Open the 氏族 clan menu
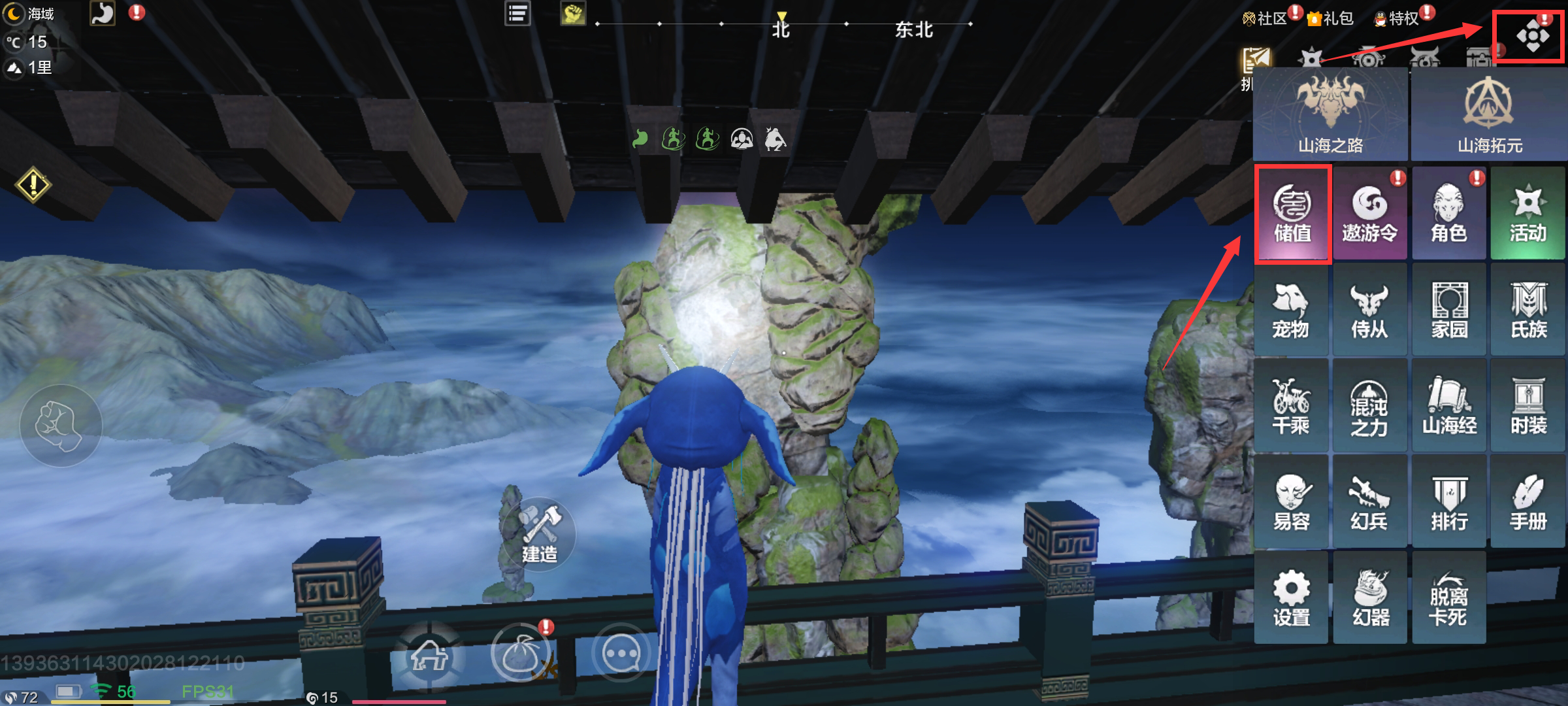This screenshot has width=1568, height=706. click(x=1528, y=311)
